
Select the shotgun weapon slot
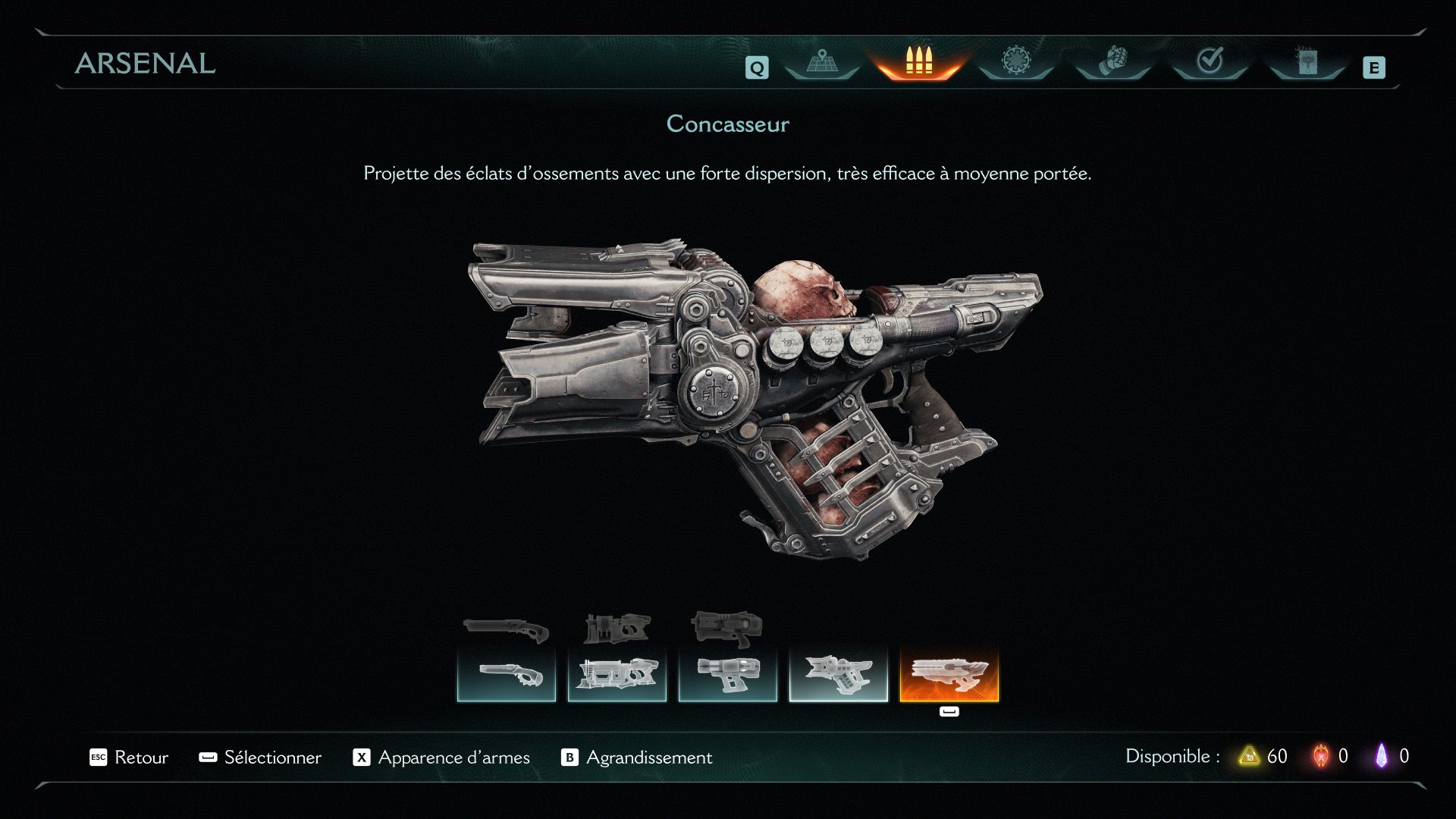click(507, 675)
